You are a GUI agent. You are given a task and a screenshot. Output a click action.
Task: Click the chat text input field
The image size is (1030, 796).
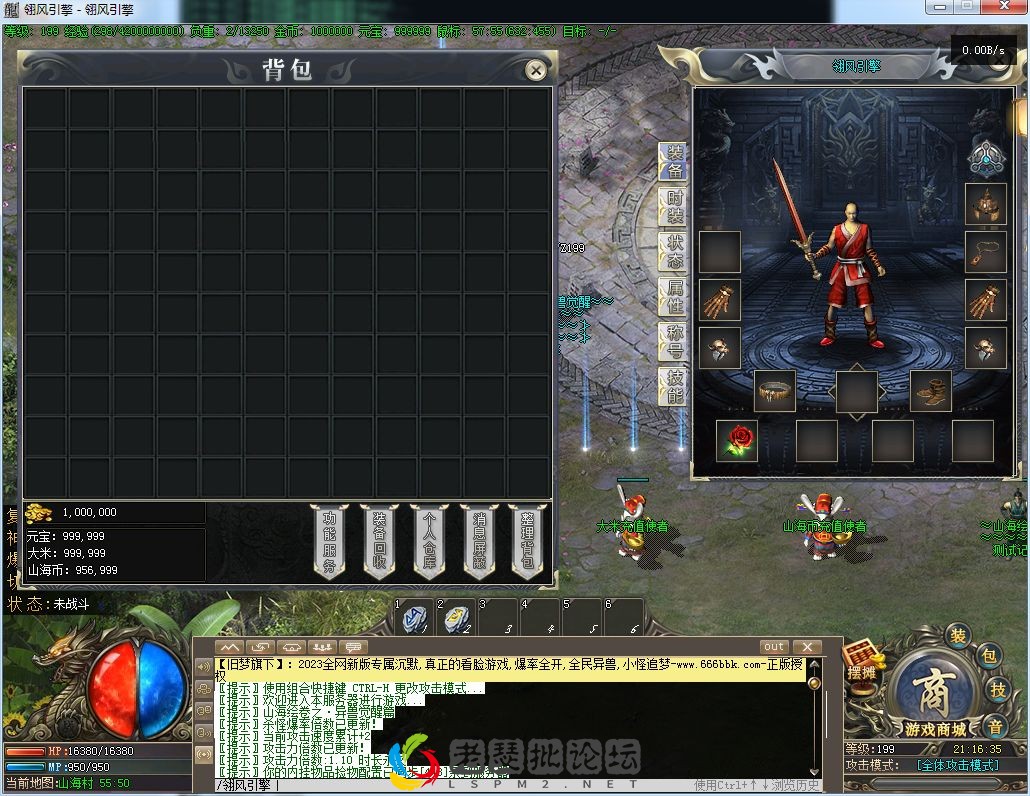450,785
